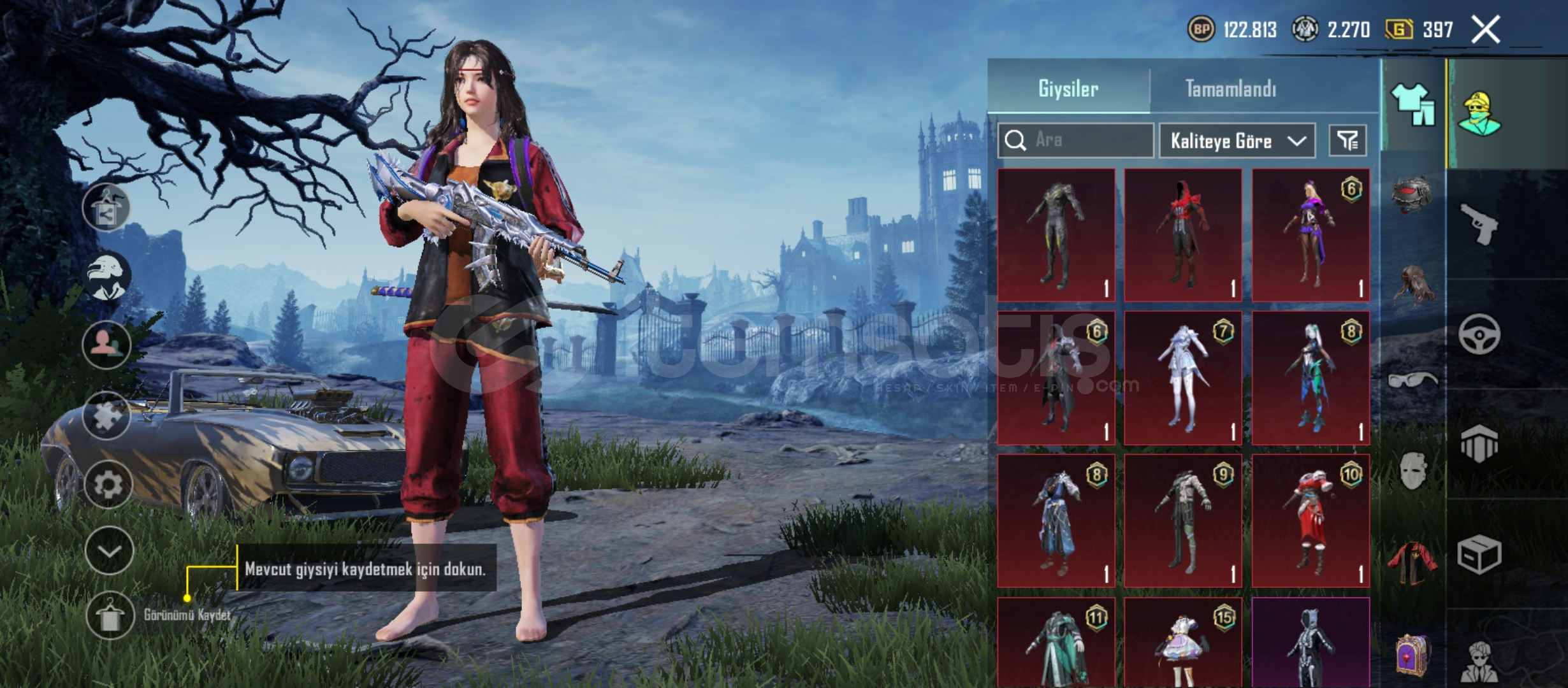This screenshot has width=1568, height=688.
Task: Click the Ara search field
Action: click(1084, 140)
